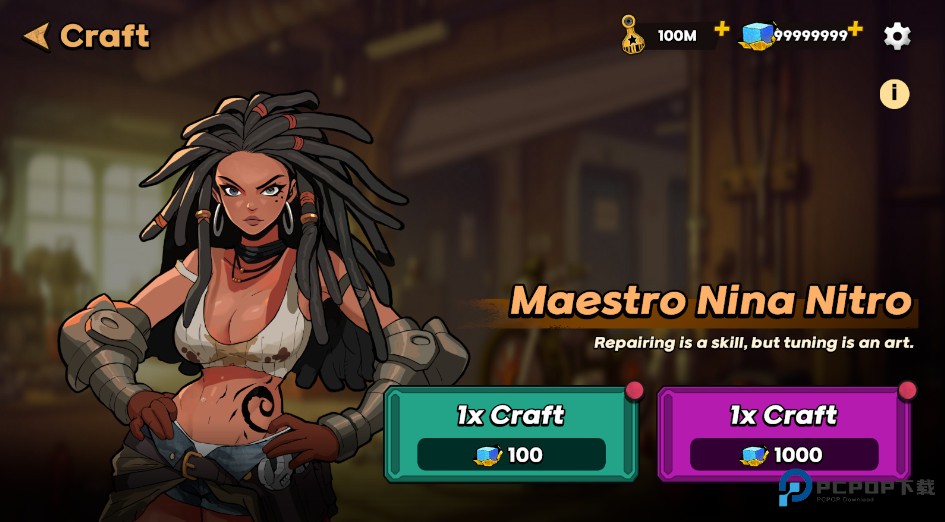This screenshot has width=945, height=522.
Task: Craft once for 1000 gems
Action: [784, 434]
